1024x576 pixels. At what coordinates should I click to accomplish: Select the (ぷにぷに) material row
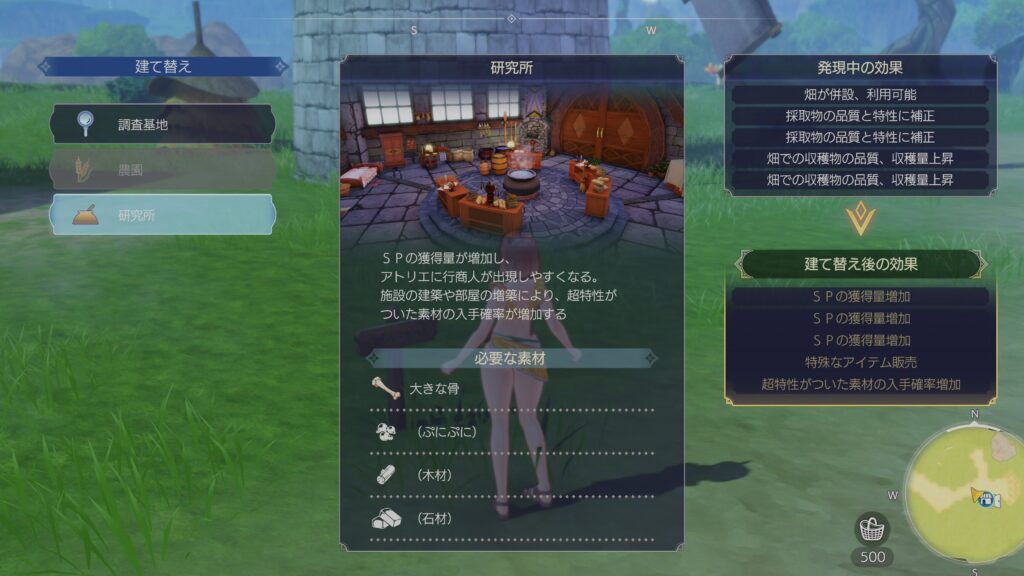click(x=511, y=432)
